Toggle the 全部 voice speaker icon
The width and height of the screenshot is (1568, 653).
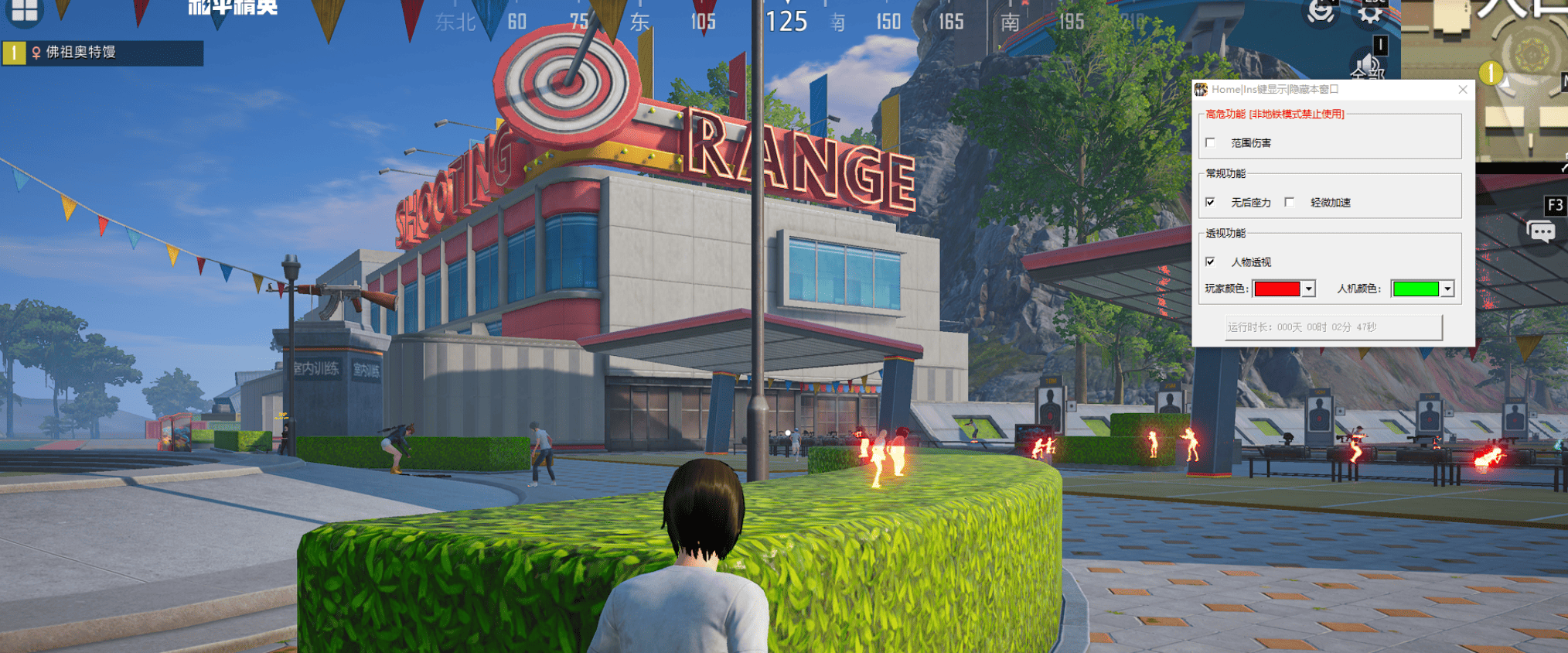pyautogui.click(x=1366, y=66)
